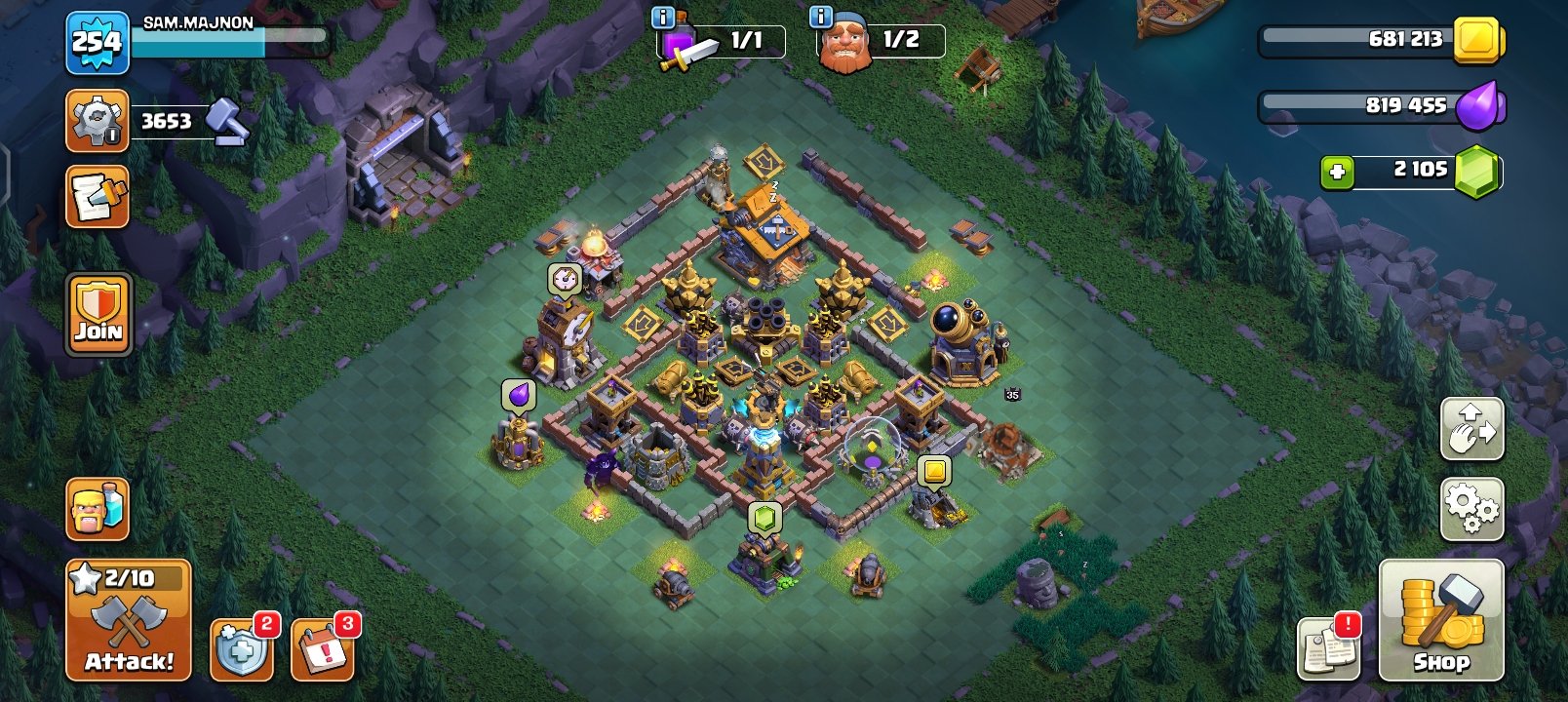Expand the info tooltip above the sword slot
Image resolution: width=1568 pixels, height=702 pixels.
[664, 16]
